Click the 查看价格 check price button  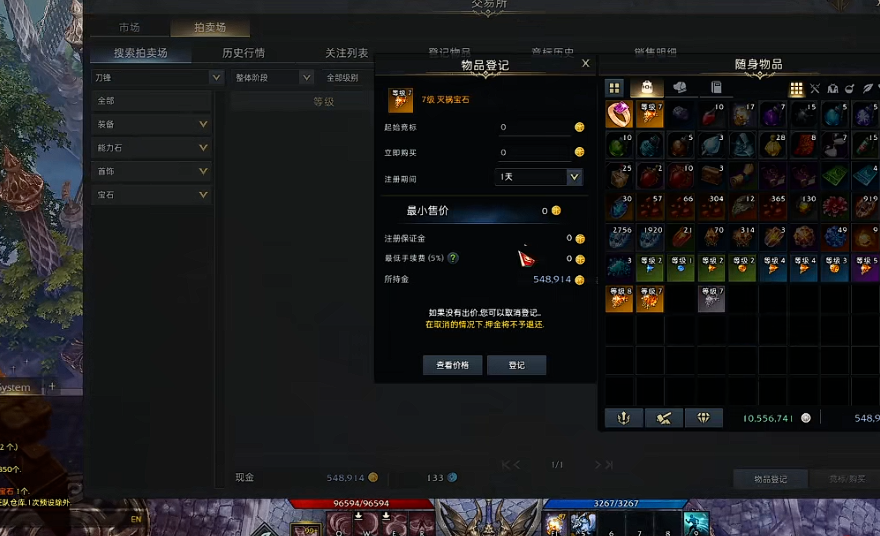click(x=452, y=366)
